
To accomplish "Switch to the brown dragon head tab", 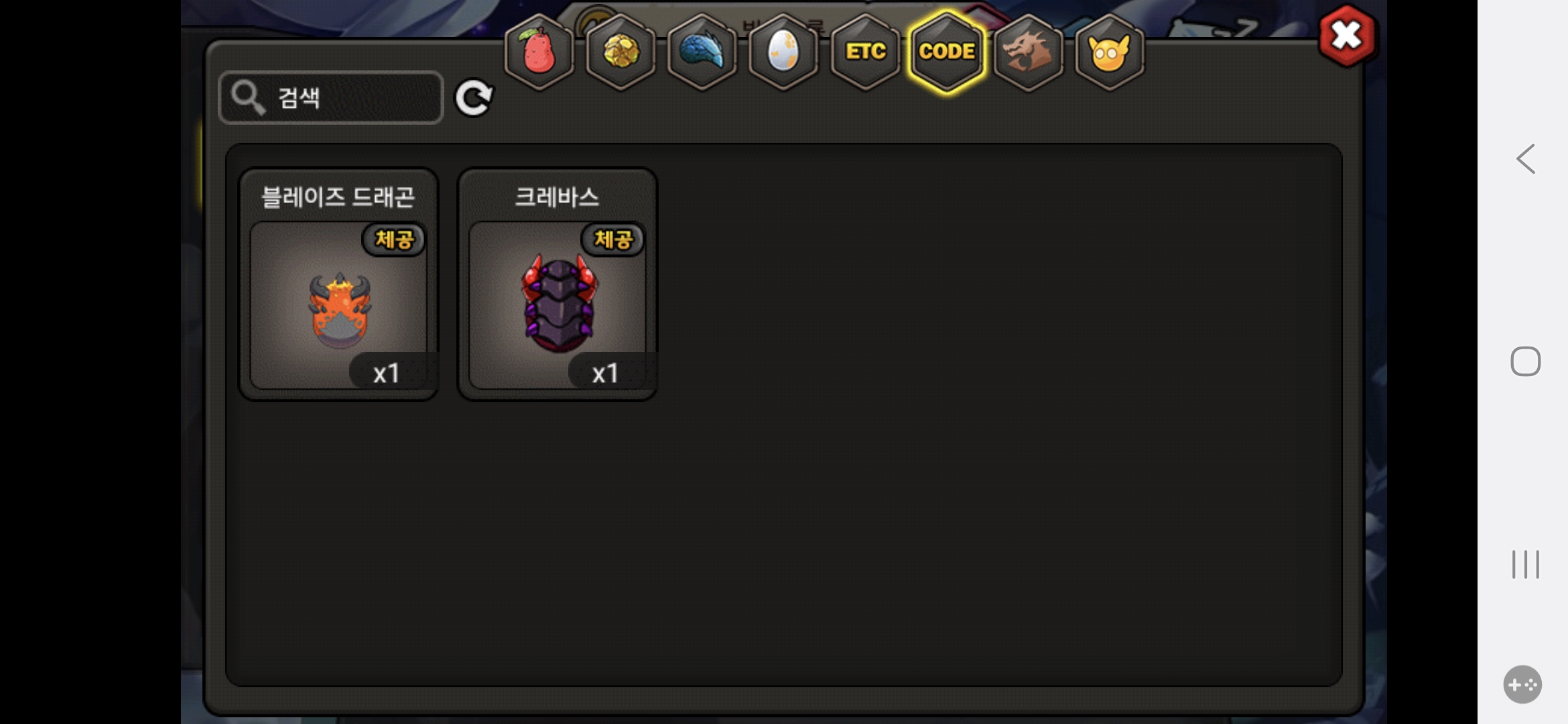I will (1029, 52).
